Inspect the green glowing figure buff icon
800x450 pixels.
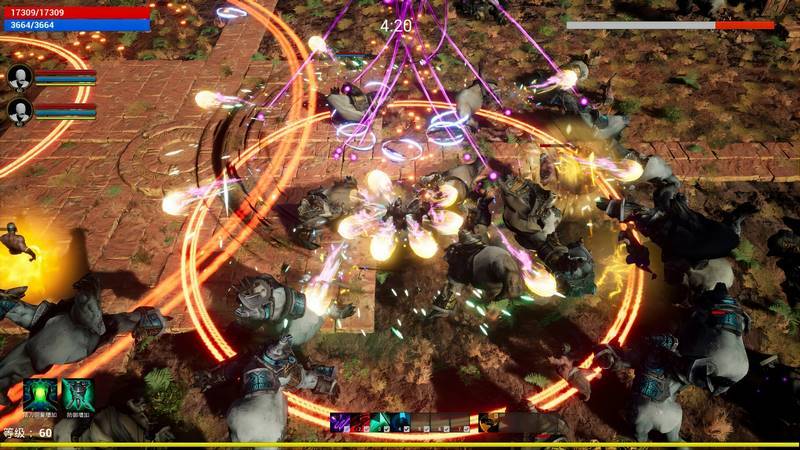(40, 395)
